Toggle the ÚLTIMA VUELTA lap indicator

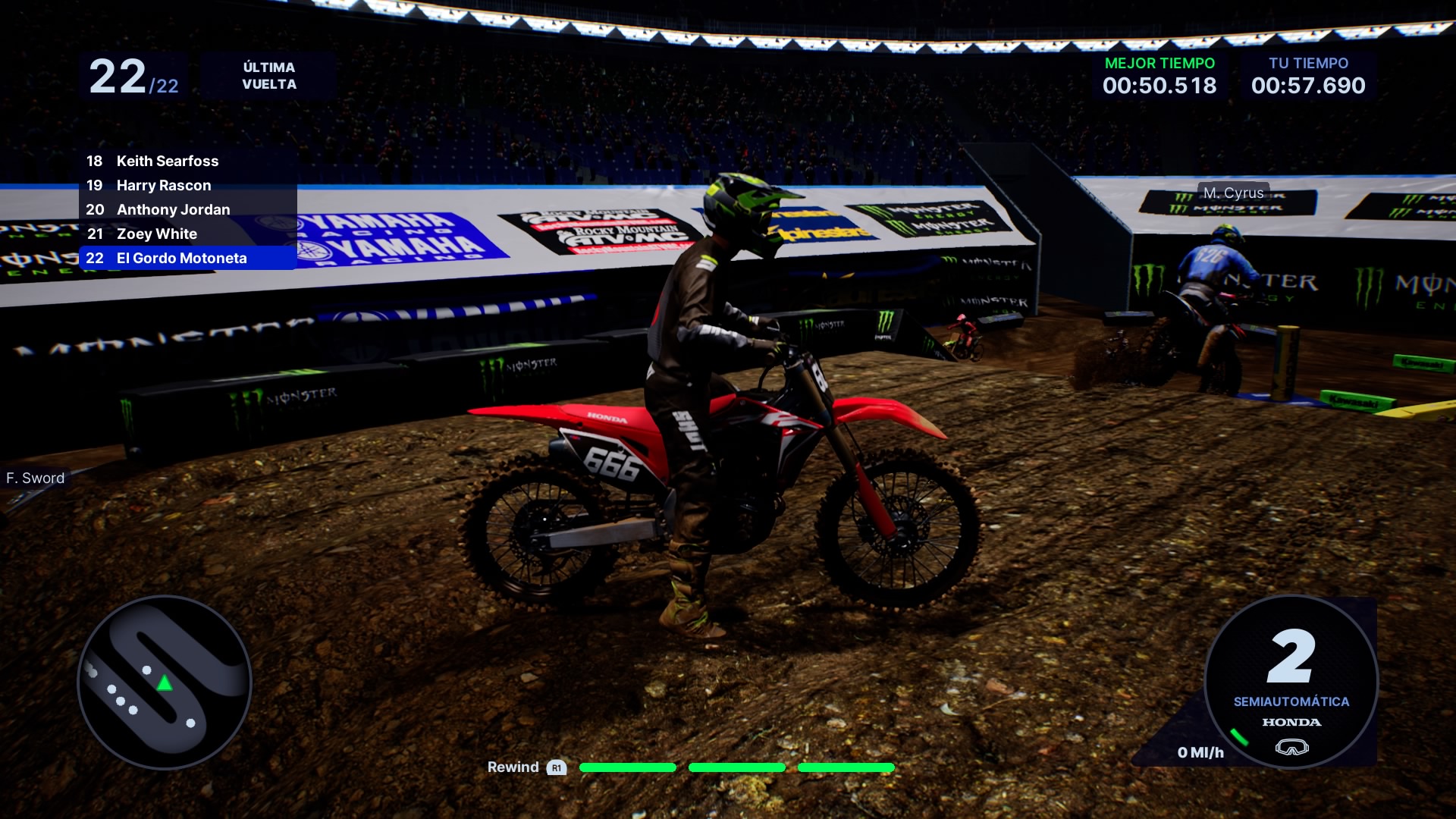pos(268,76)
